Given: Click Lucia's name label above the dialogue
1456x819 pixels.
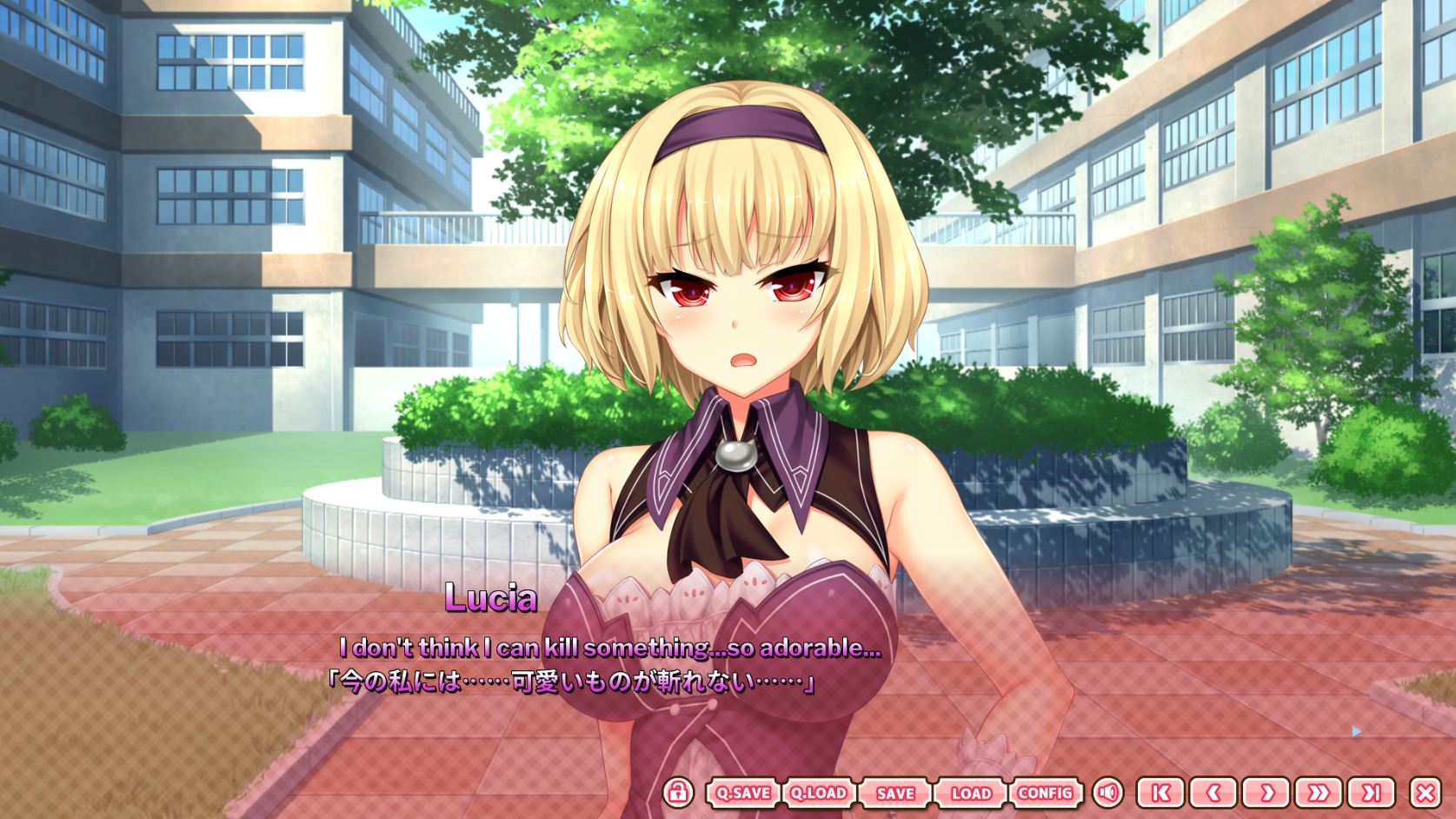Looking at the screenshot, I should [x=491, y=597].
